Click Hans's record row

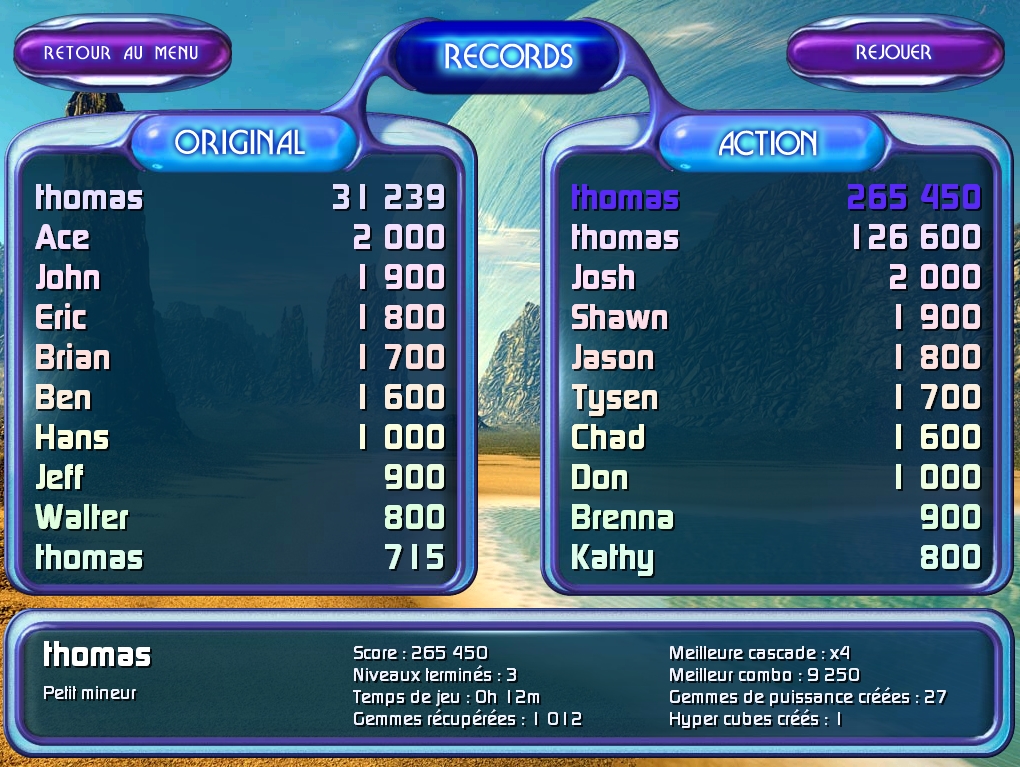(x=240, y=438)
